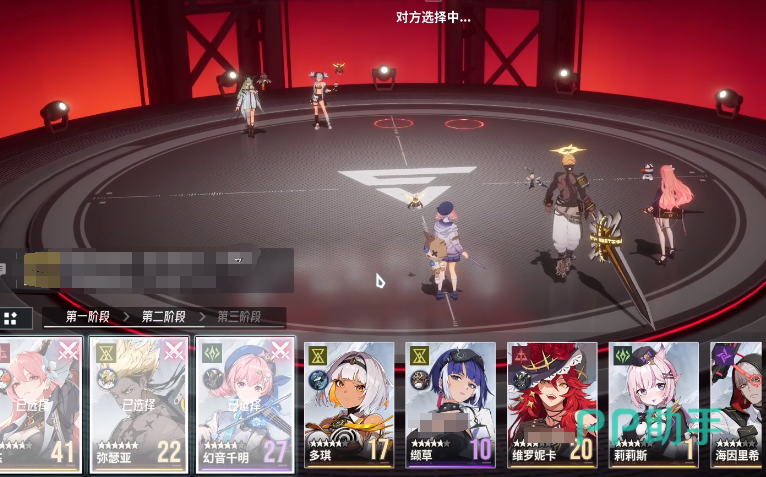Image resolution: width=766 pixels, height=477 pixels.
Task: Pick the 维罗妮卡 character card
Action: pos(552,406)
